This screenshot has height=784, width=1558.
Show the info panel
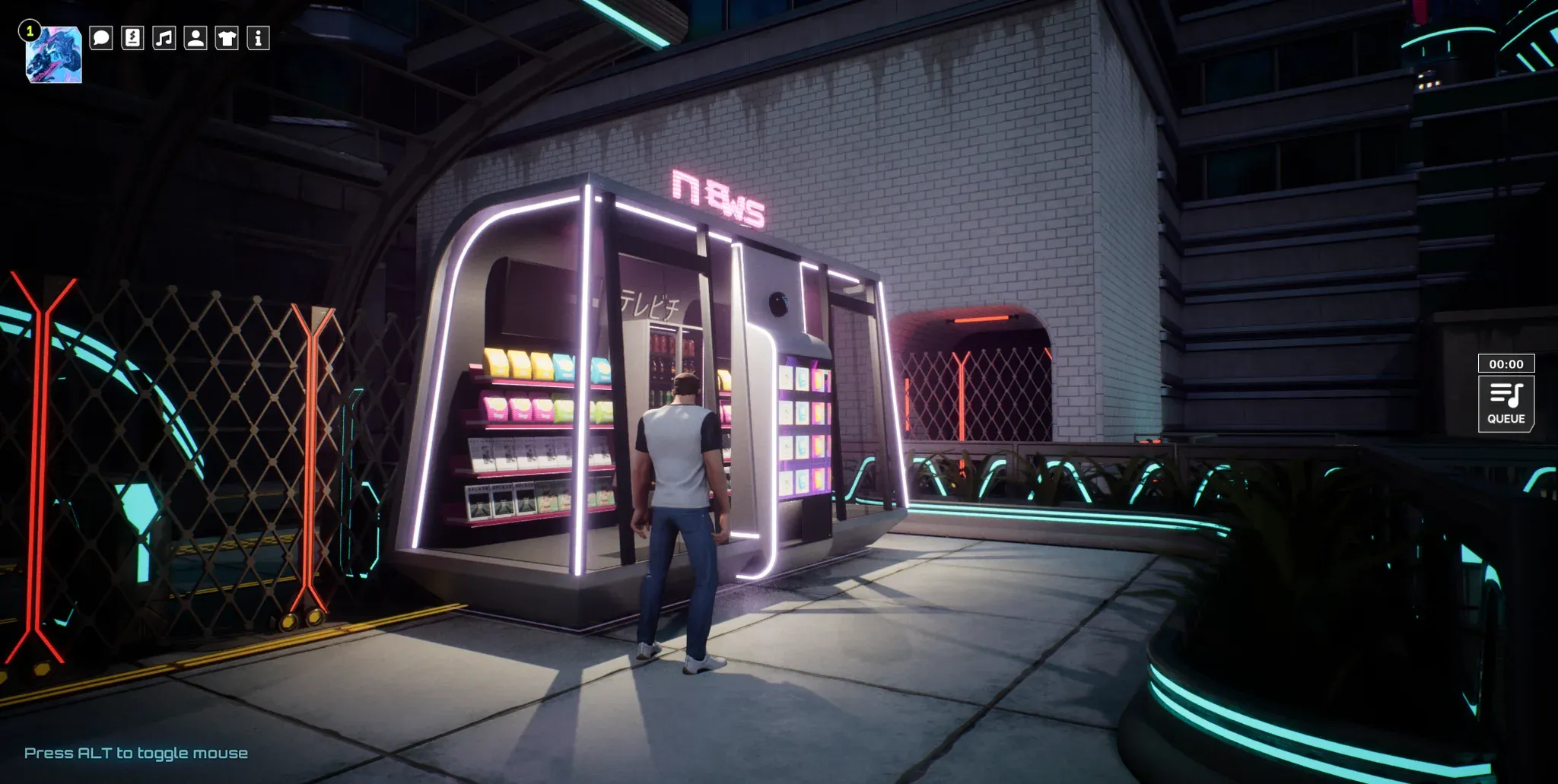click(259, 38)
